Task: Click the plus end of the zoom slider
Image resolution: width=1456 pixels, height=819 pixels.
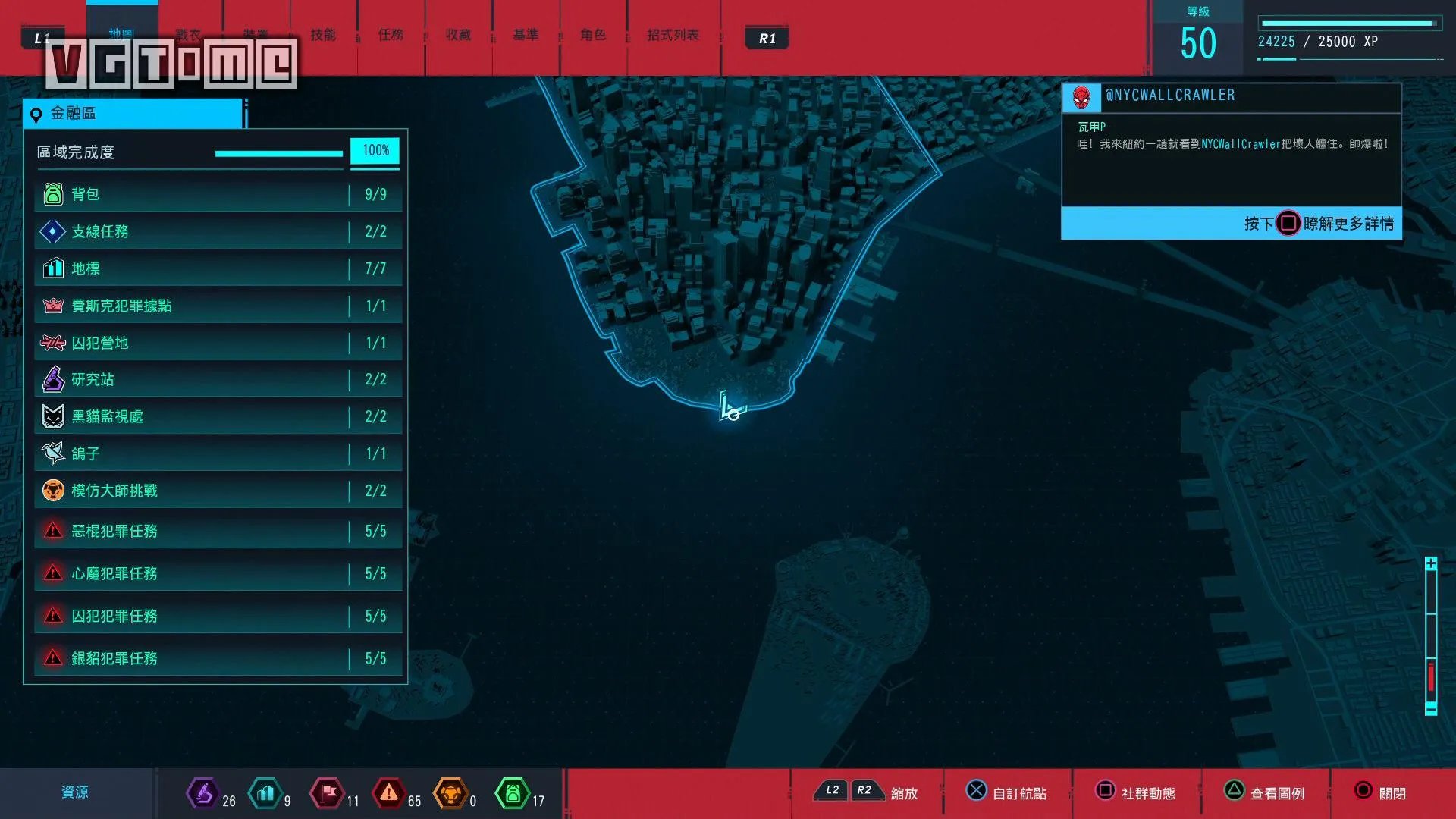Action: point(1431,564)
